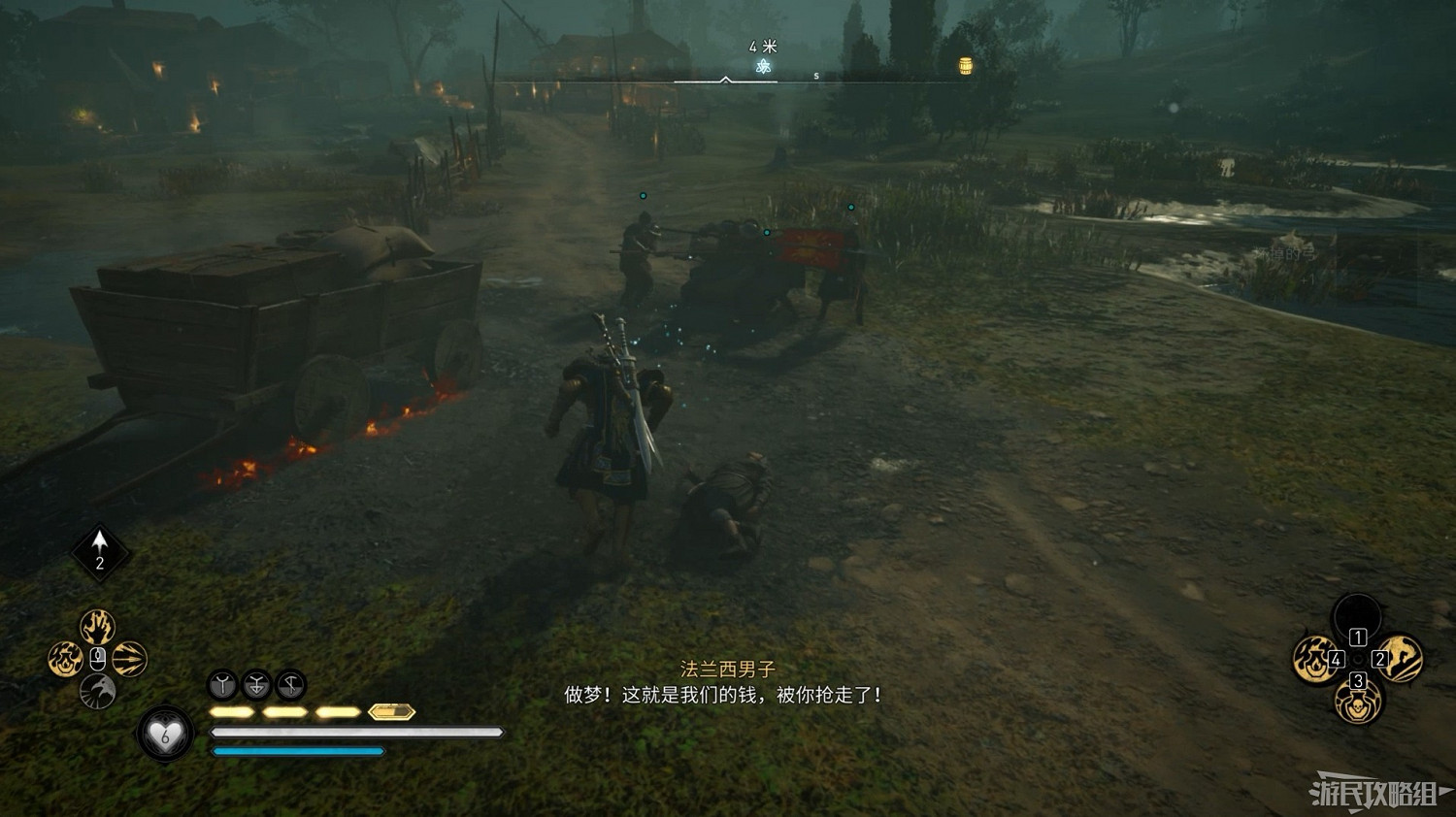The width and height of the screenshot is (1456, 817).
Task: Click the chevron marker on the compass bar
Action: tap(723, 81)
